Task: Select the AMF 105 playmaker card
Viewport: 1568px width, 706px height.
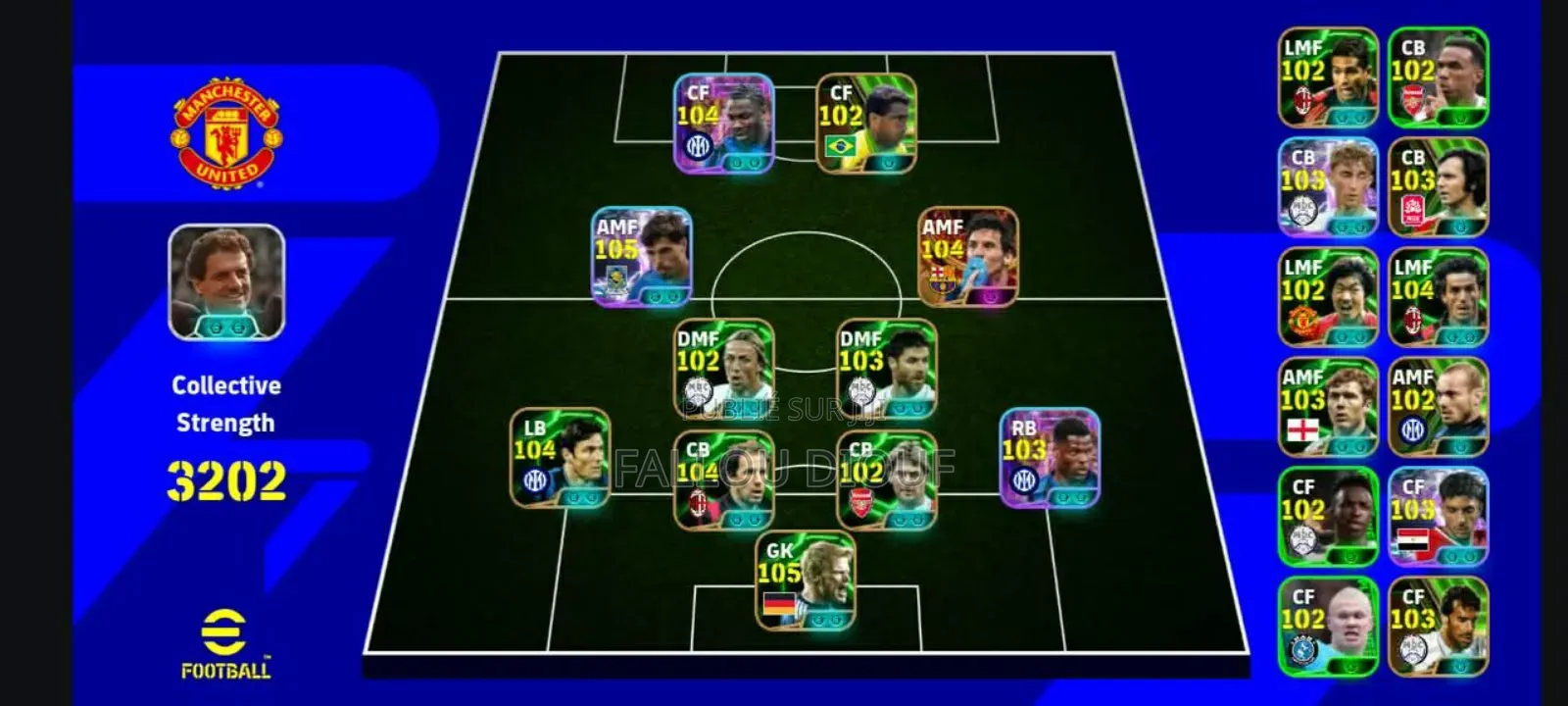Action: pos(642,255)
